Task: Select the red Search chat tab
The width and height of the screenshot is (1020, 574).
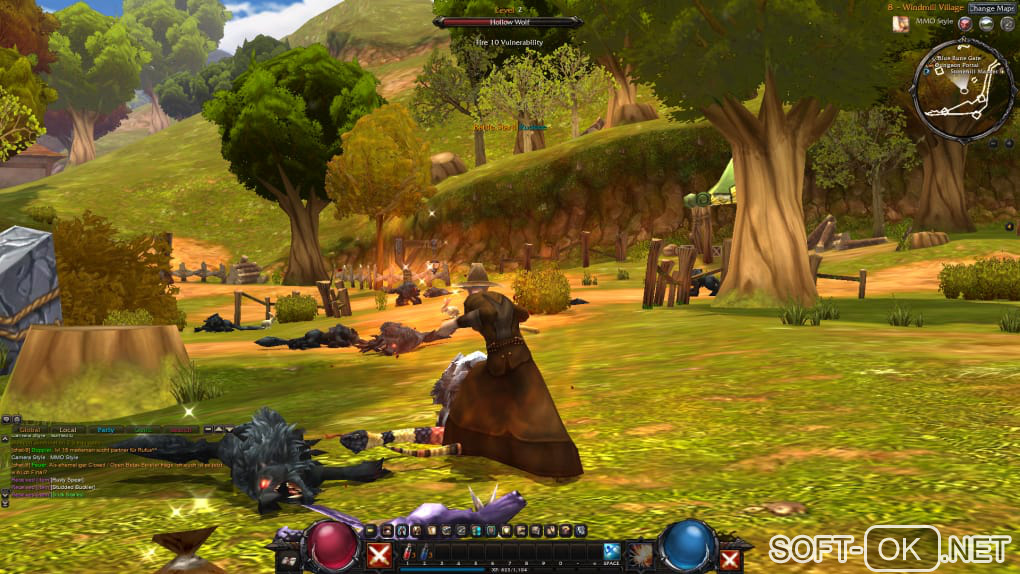Action: pyautogui.click(x=181, y=430)
